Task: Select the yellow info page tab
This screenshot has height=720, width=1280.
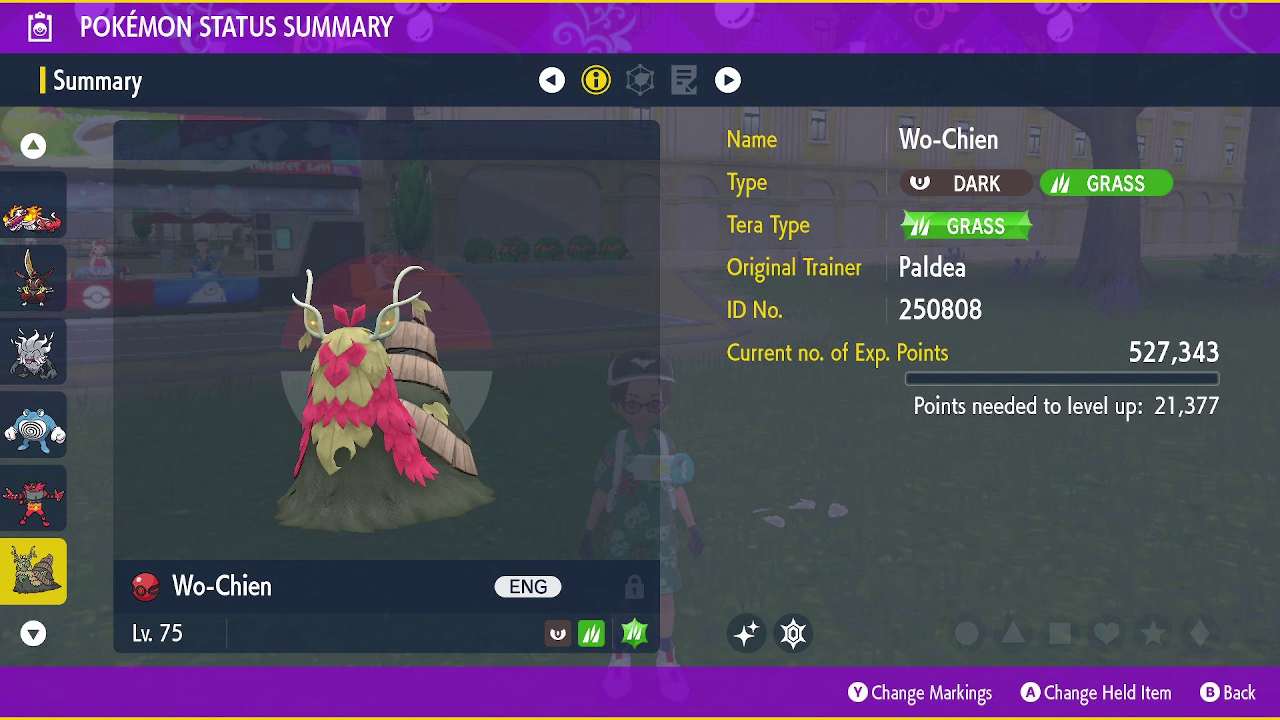Action: point(596,80)
